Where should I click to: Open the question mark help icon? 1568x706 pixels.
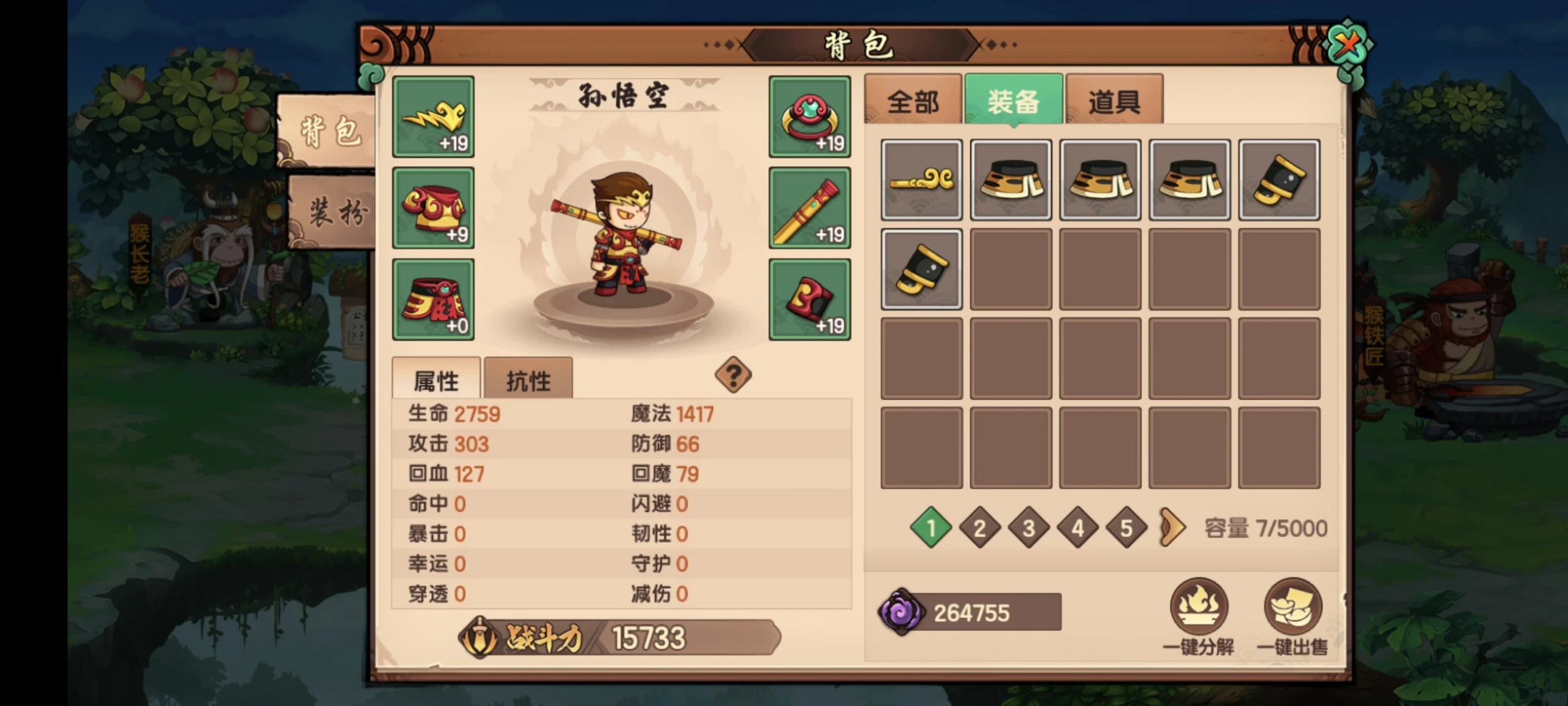click(x=733, y=374)
